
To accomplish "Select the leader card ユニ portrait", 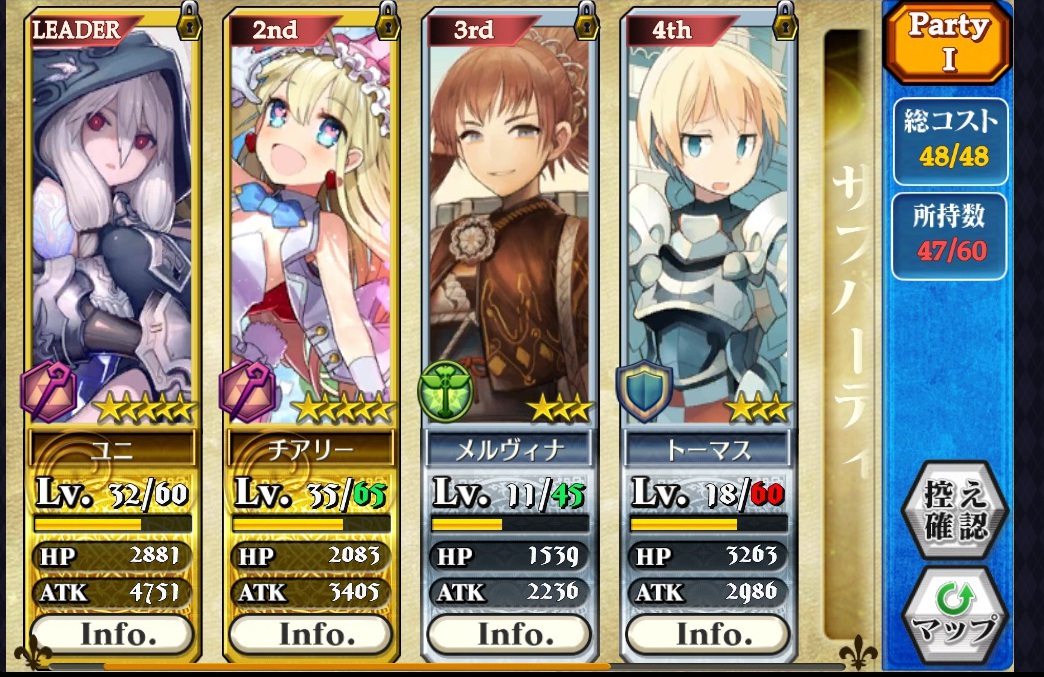I will (x=112, y=220).
